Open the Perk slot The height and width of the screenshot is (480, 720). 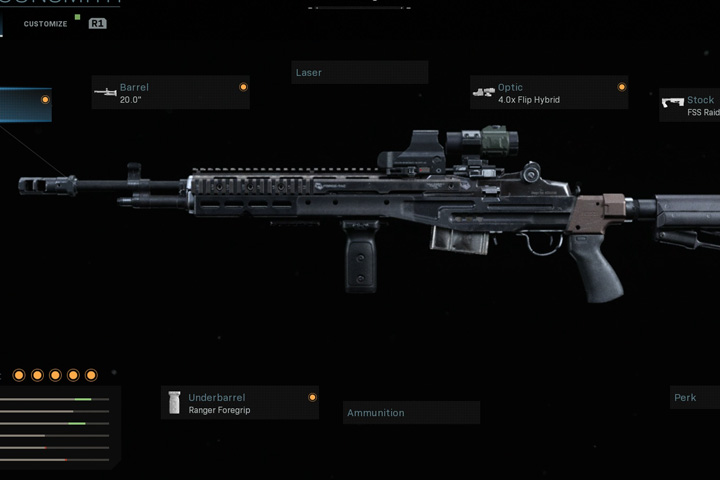694,398
